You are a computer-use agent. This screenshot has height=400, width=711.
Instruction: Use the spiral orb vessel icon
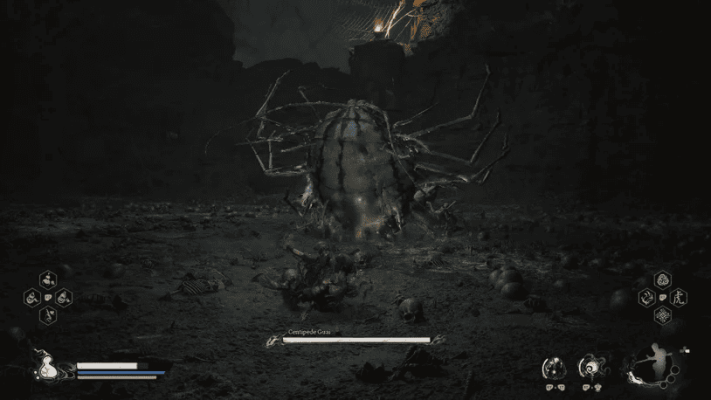(593, 368)
